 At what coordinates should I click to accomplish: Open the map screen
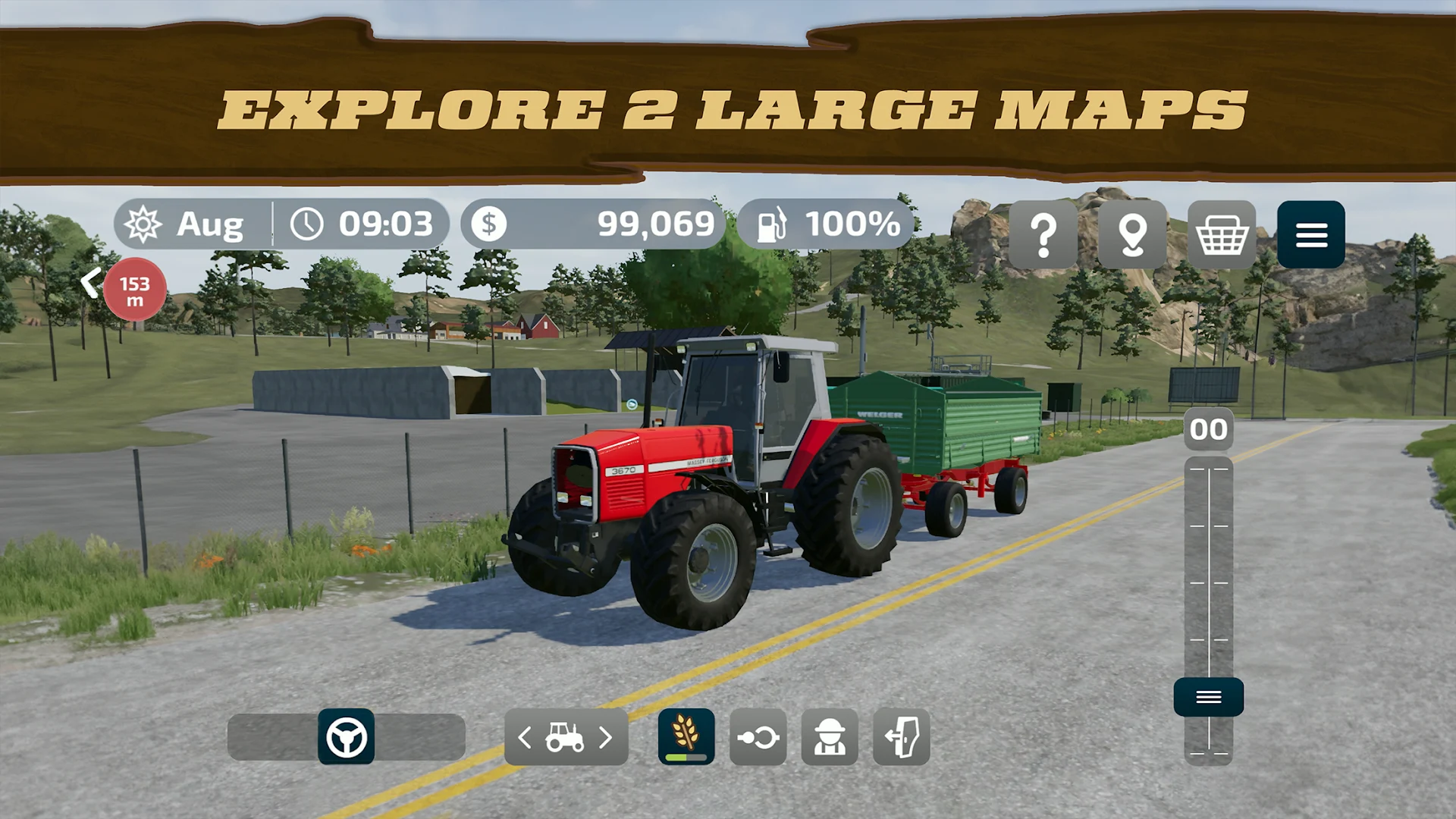(x=1133, y=236)
